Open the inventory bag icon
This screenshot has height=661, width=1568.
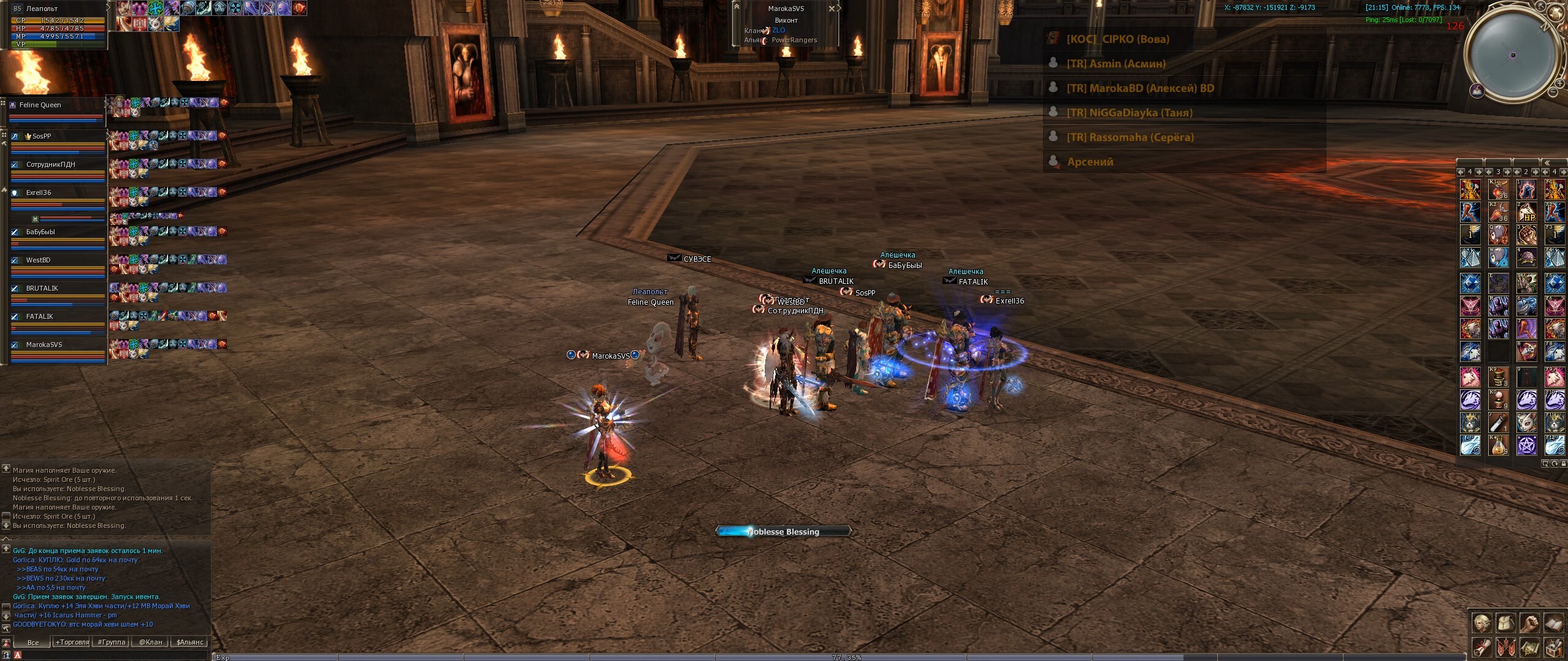(1505, 623)
